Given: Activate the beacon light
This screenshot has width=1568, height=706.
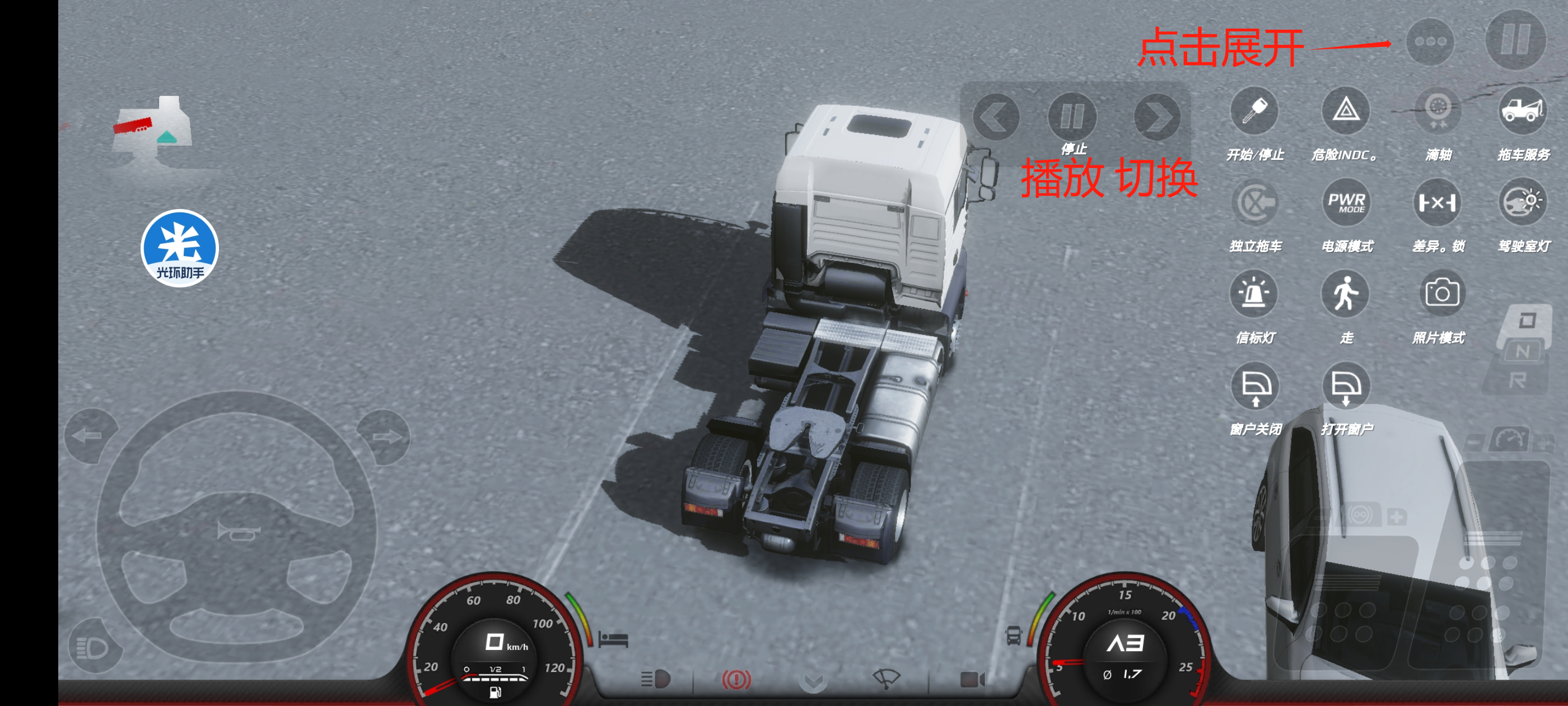Looking at the screenshot, I should 1254,294.
